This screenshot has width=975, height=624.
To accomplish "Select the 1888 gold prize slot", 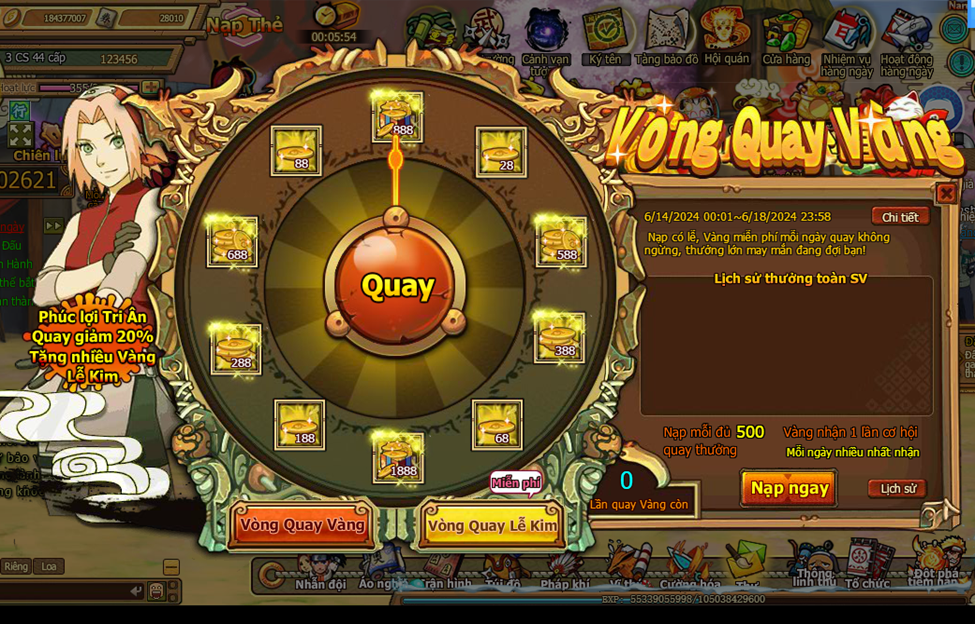I will coord(397,457).
